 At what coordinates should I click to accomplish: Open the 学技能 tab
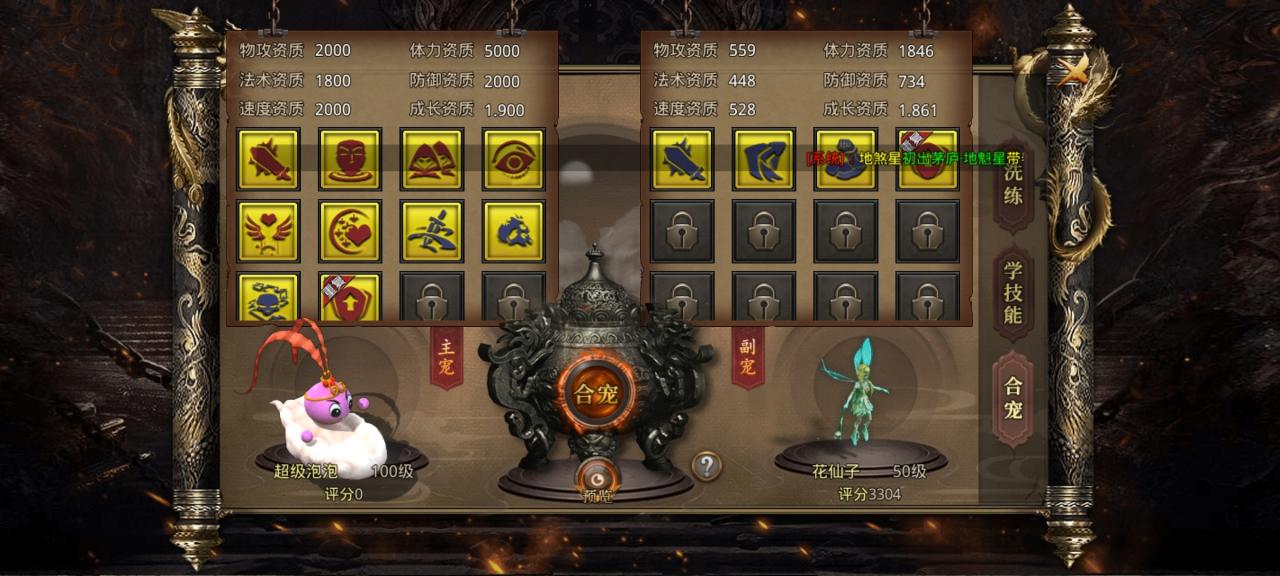(x=1013, y=292)
